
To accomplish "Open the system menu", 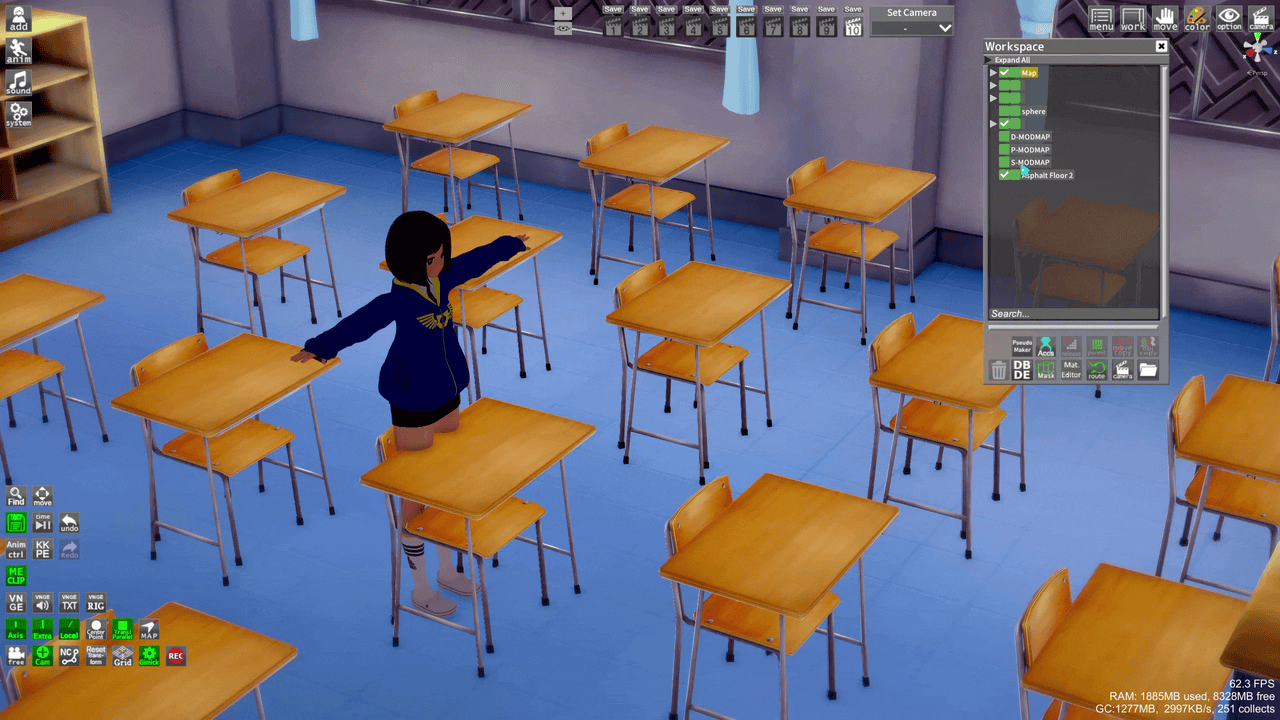I will pos(18,115).
